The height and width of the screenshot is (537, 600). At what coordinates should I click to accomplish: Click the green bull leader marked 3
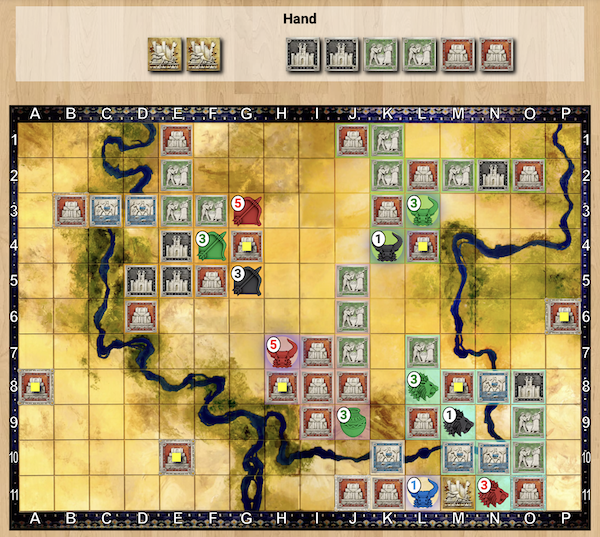coord(422,210)
